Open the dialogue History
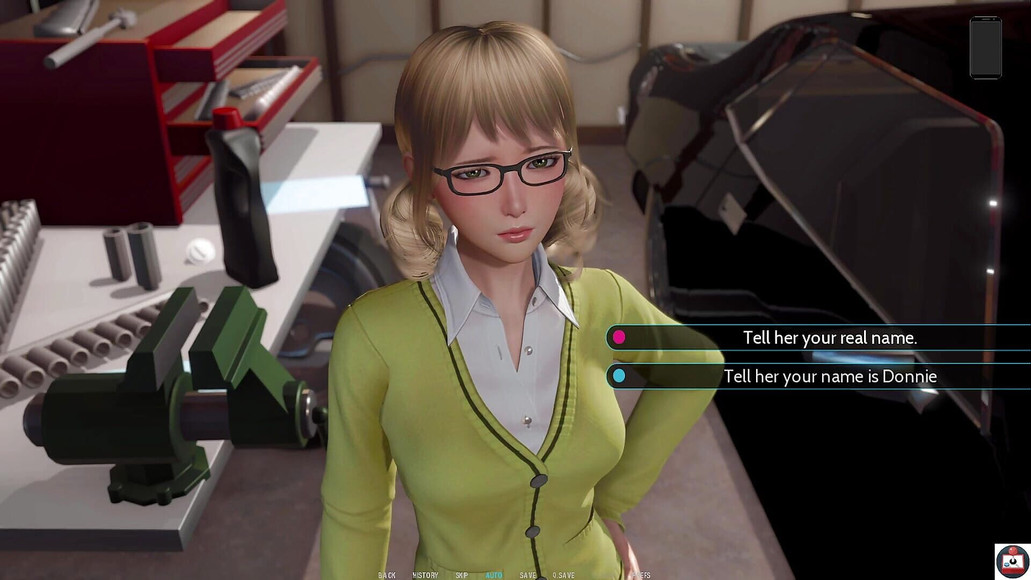 point(425,575)
